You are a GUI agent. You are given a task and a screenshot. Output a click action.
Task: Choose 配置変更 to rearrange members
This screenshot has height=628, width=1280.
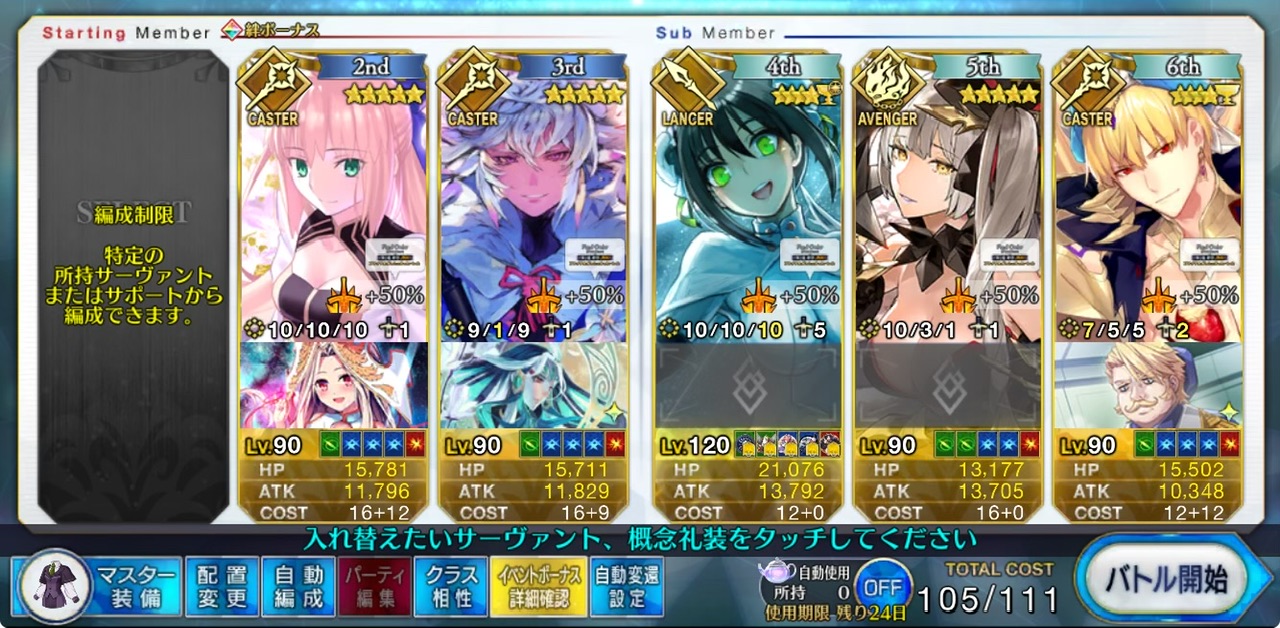[221, 586]
